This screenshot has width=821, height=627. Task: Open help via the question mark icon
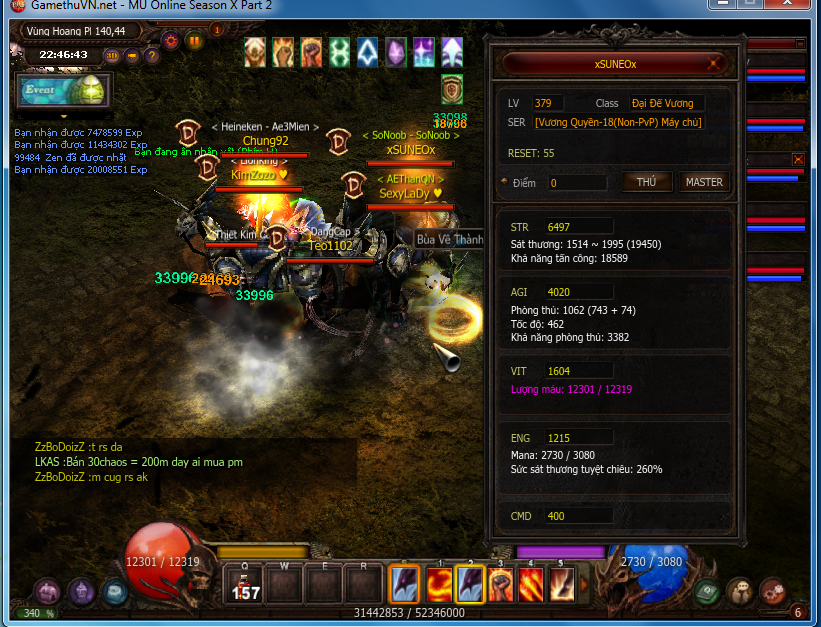[x=151, y=55]
